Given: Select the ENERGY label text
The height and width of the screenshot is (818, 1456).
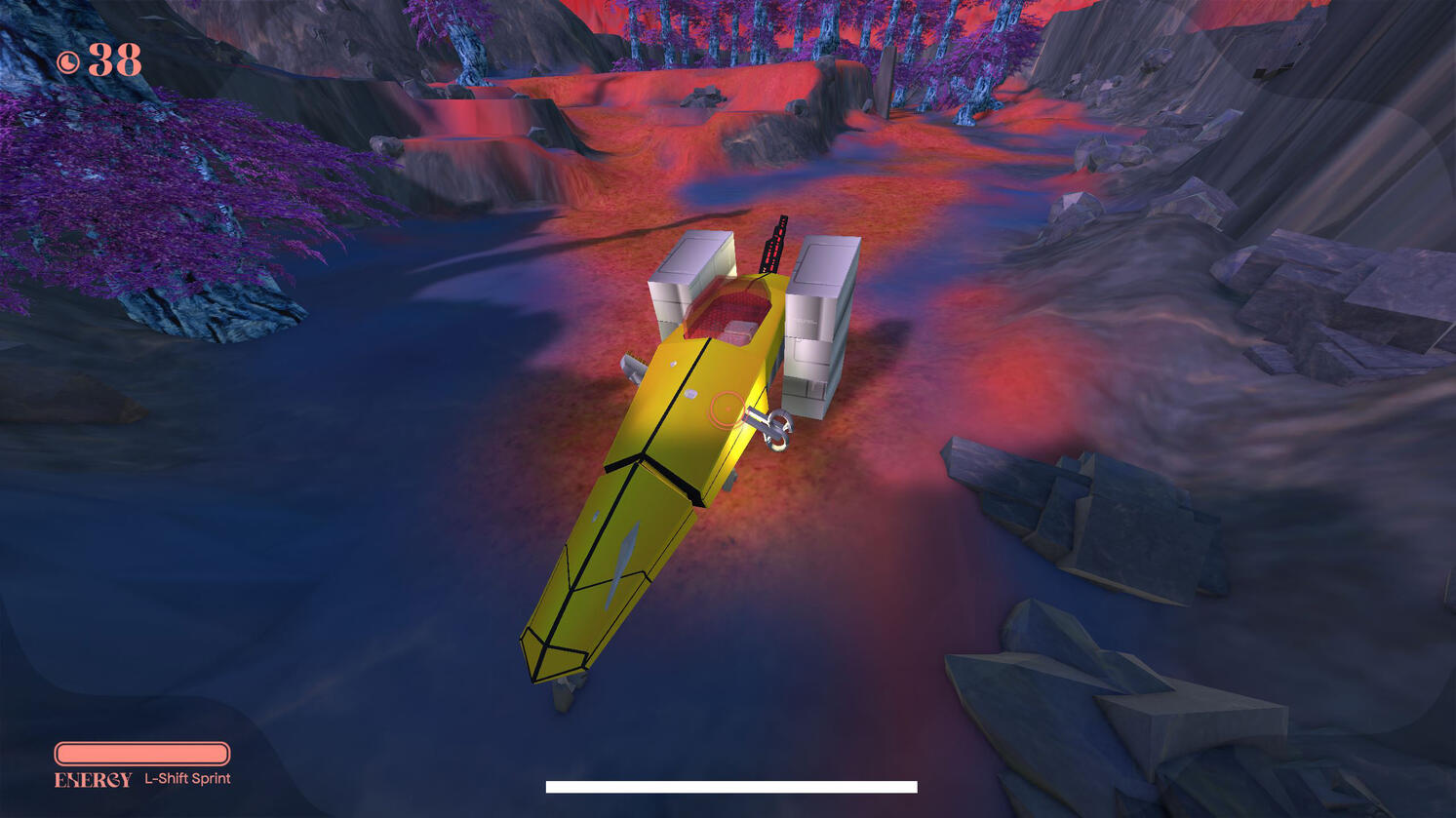Looking at the screenshot, I should pos(92,779).
